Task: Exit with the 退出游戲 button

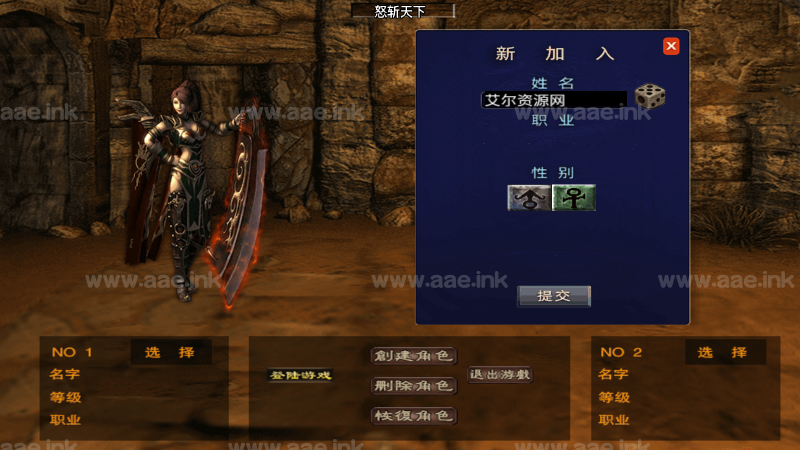Action: click(x=501, y=375)
